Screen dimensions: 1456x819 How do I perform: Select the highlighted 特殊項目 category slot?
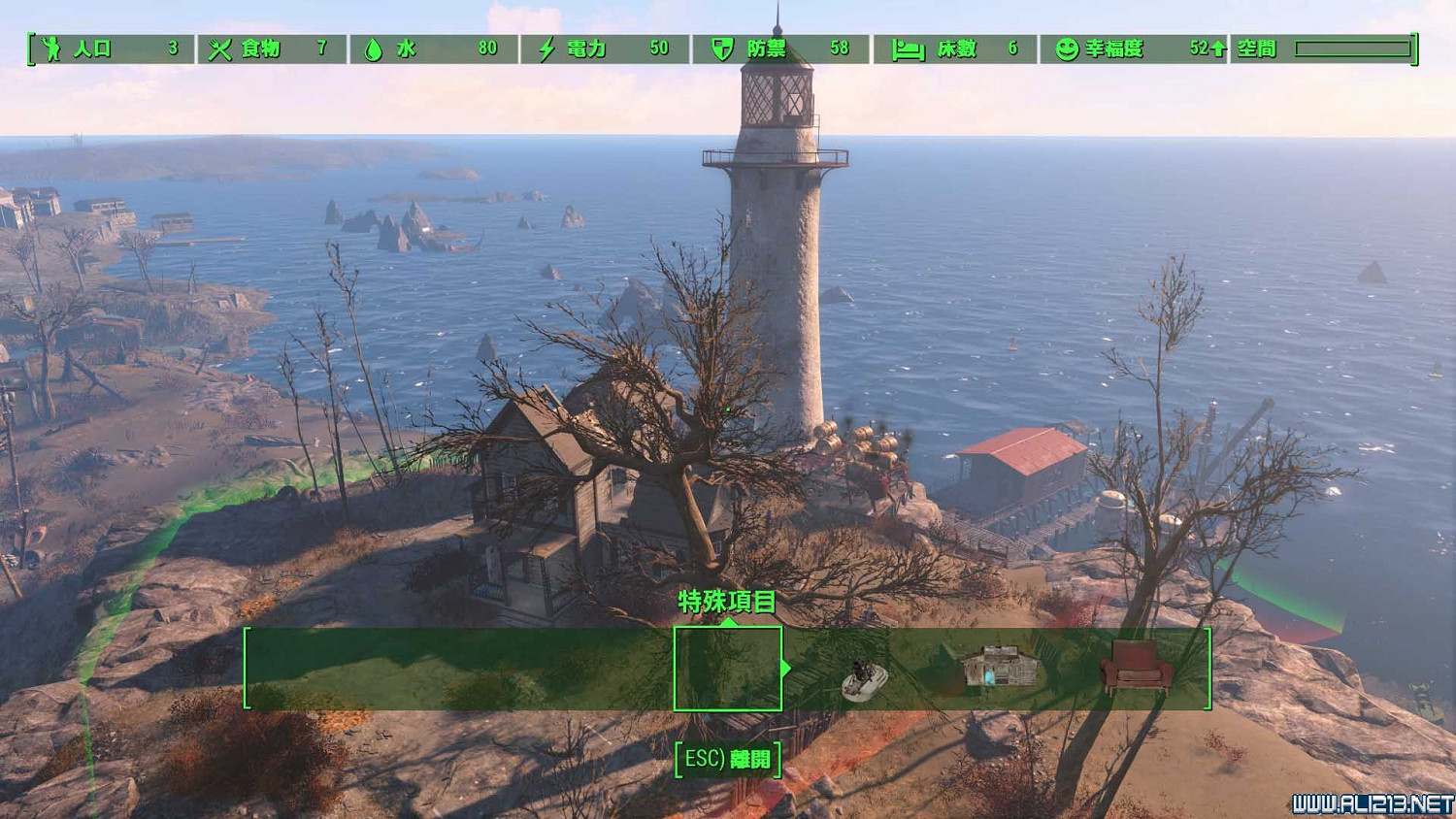point(728,669)
